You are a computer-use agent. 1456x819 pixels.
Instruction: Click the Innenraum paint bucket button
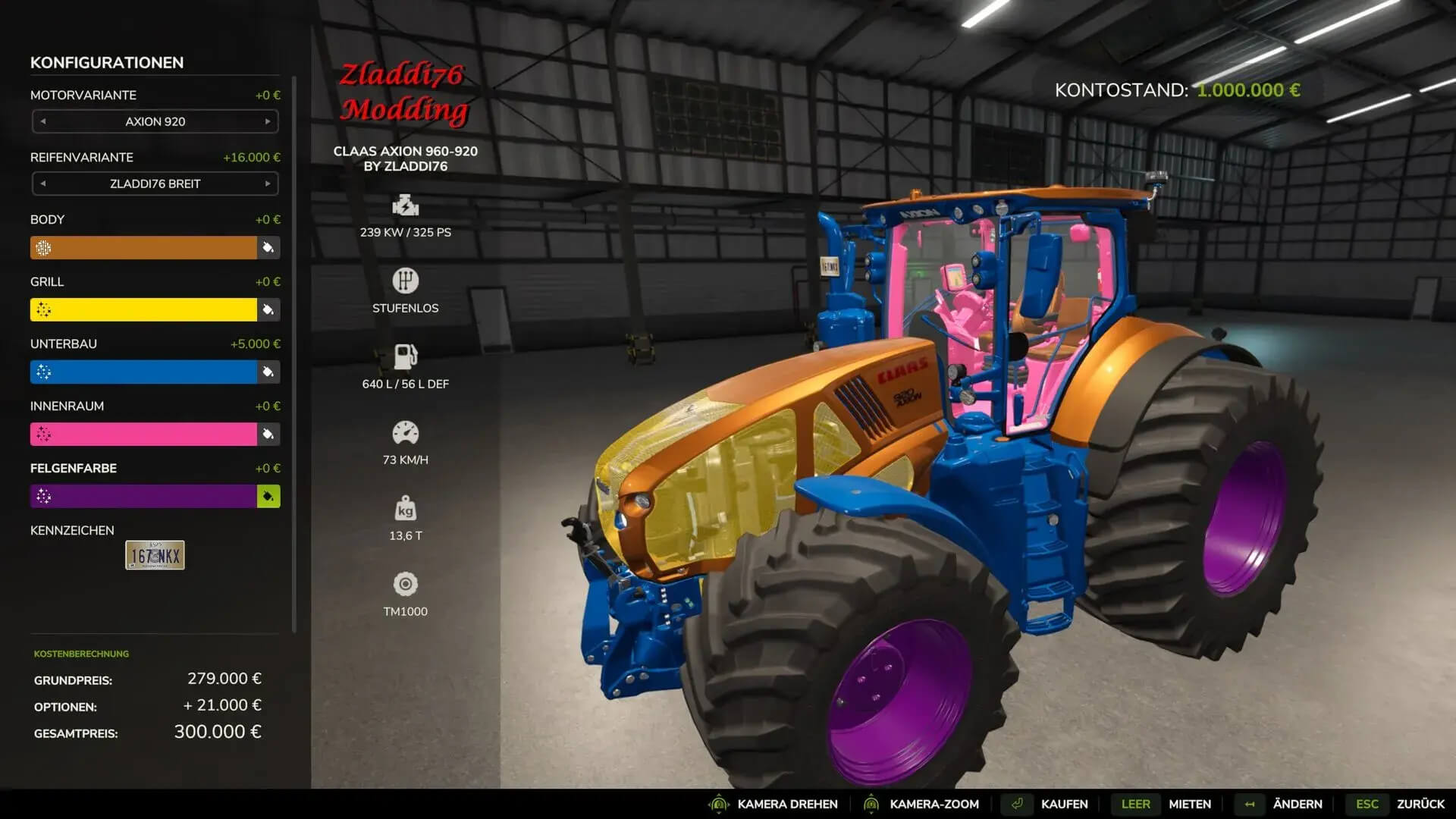pos(268,435)
